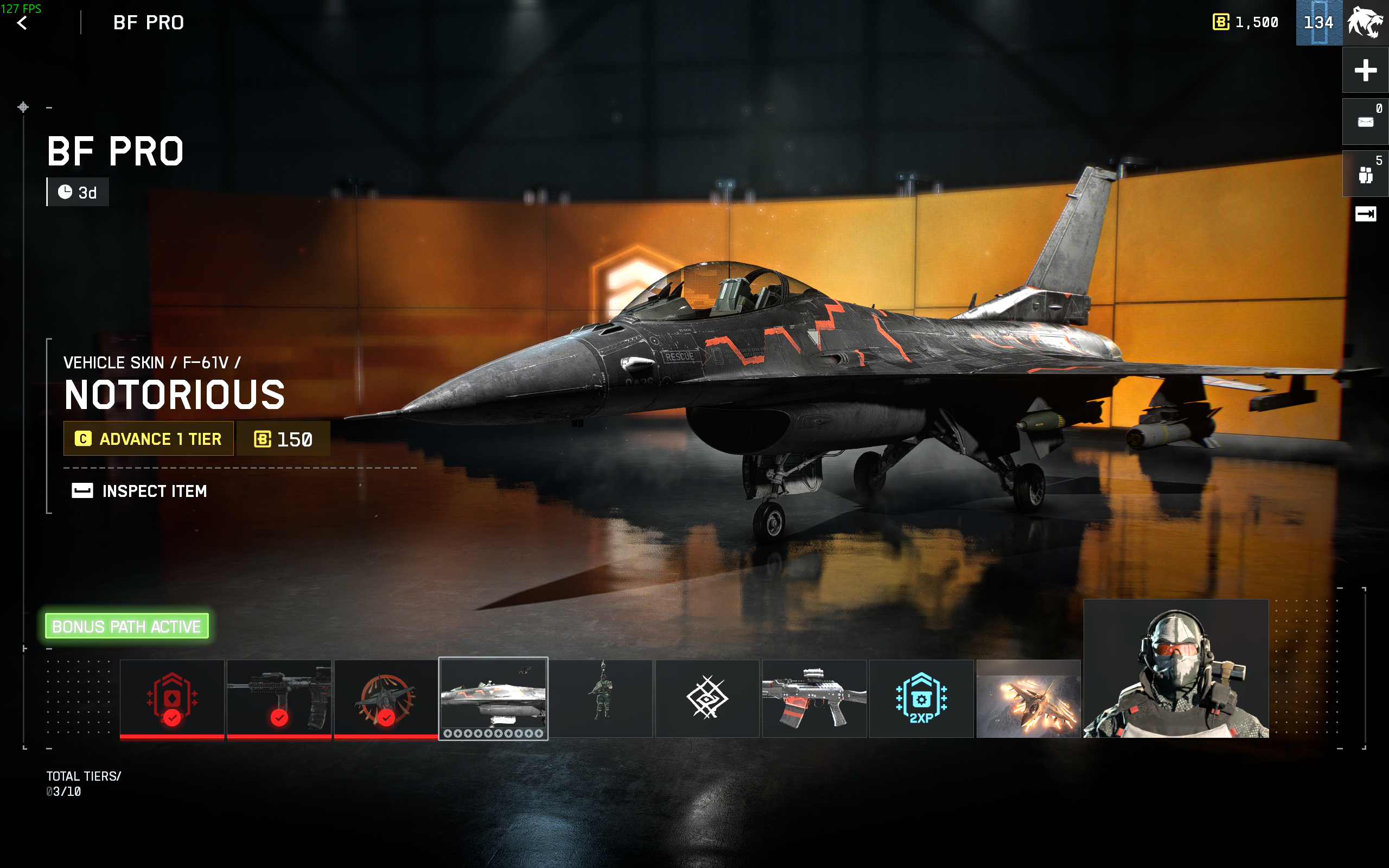This screenshot has width=1389, height=868.
Task: Select the F-61V Notorious skin tile
Action: tap(493, 698)
